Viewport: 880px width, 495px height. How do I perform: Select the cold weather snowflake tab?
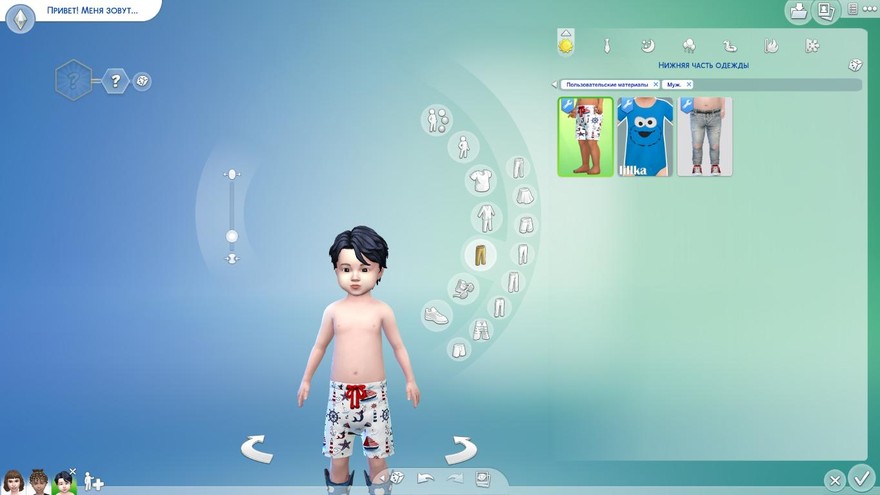click(812, 45)
